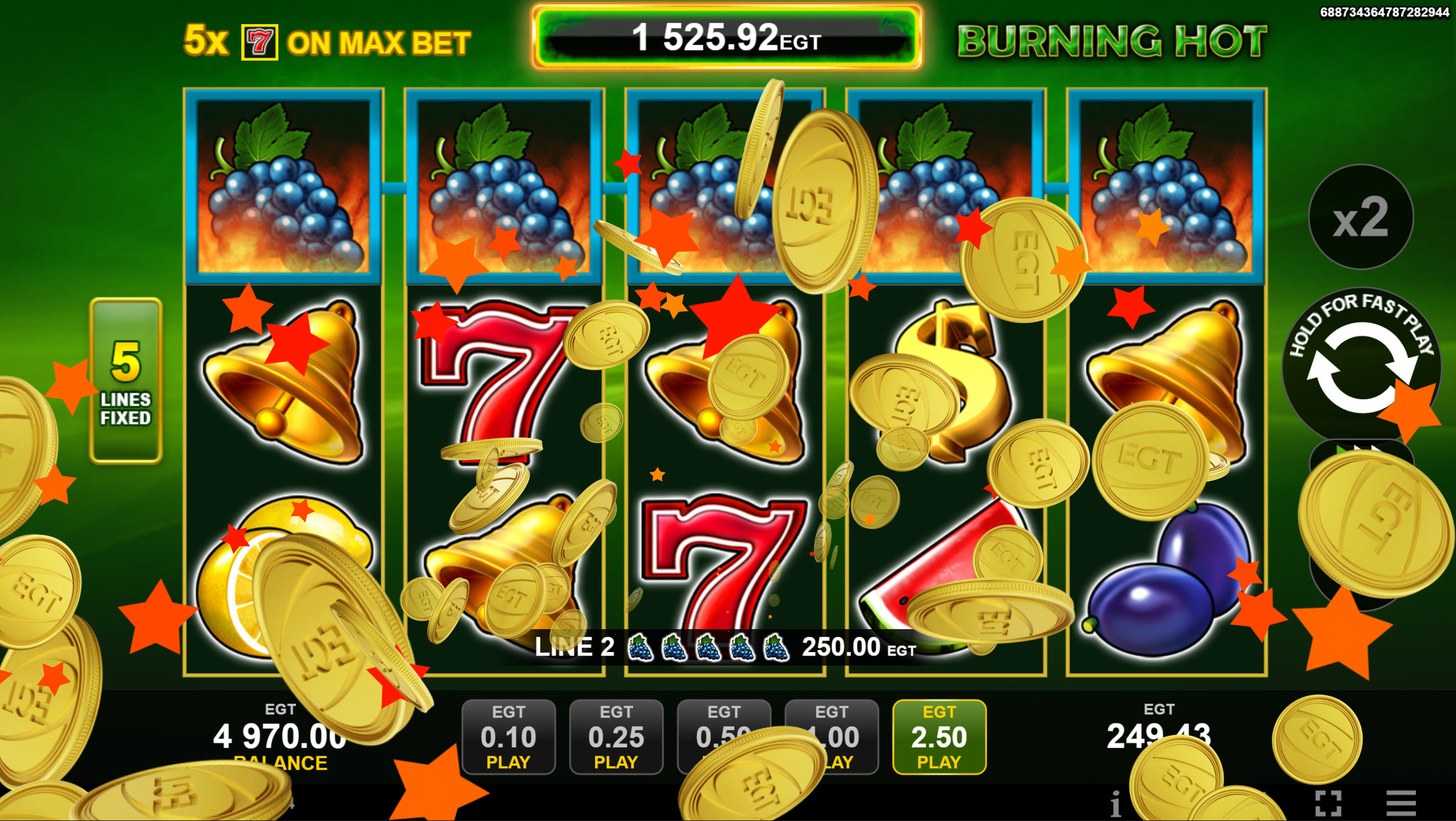The width and height of the screenshot is (1456, 821).
Task: Place a 0.10 EGT bet
Action: (508, 736)
